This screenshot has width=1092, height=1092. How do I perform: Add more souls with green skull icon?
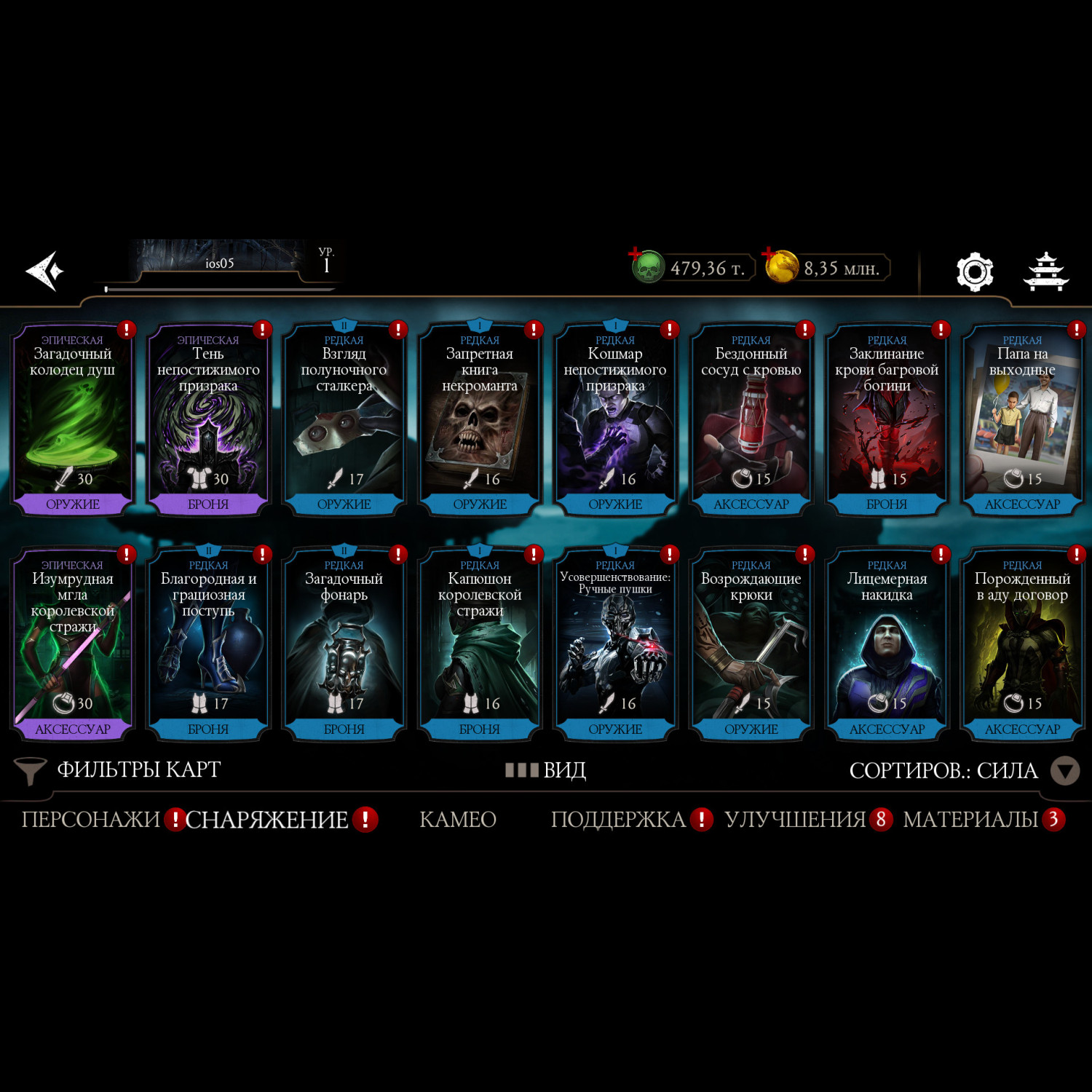646,267
